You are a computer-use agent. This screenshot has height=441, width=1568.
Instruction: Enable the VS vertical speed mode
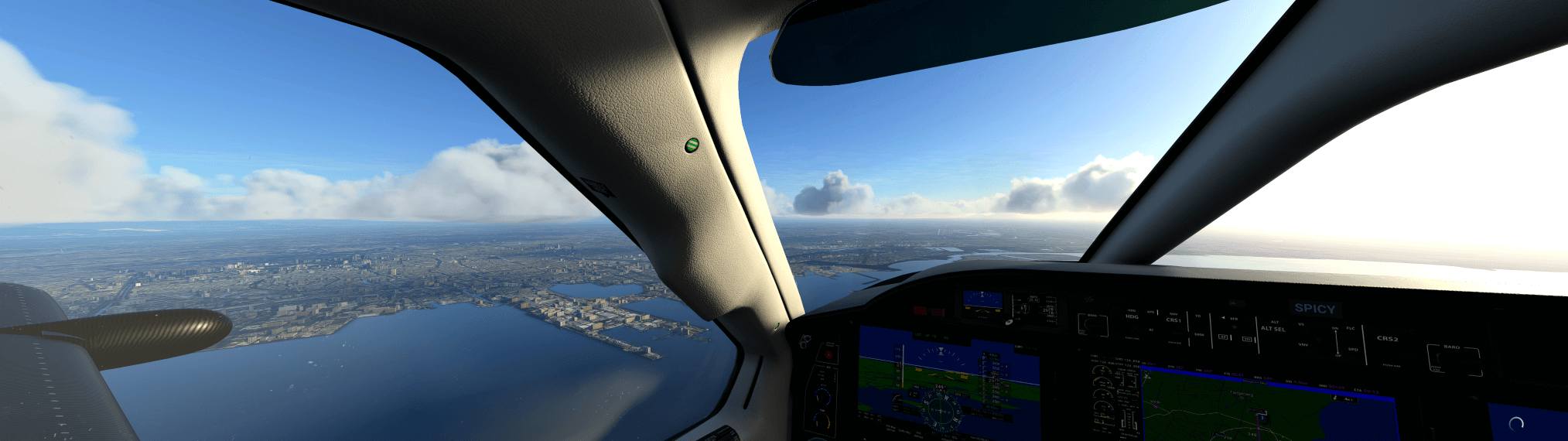point(1301,325)
